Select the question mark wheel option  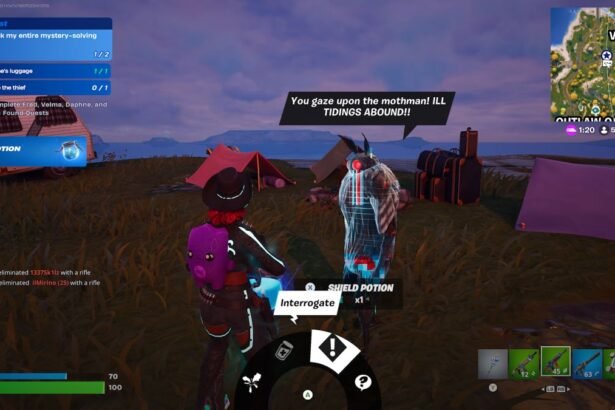(x=362, y=381)
